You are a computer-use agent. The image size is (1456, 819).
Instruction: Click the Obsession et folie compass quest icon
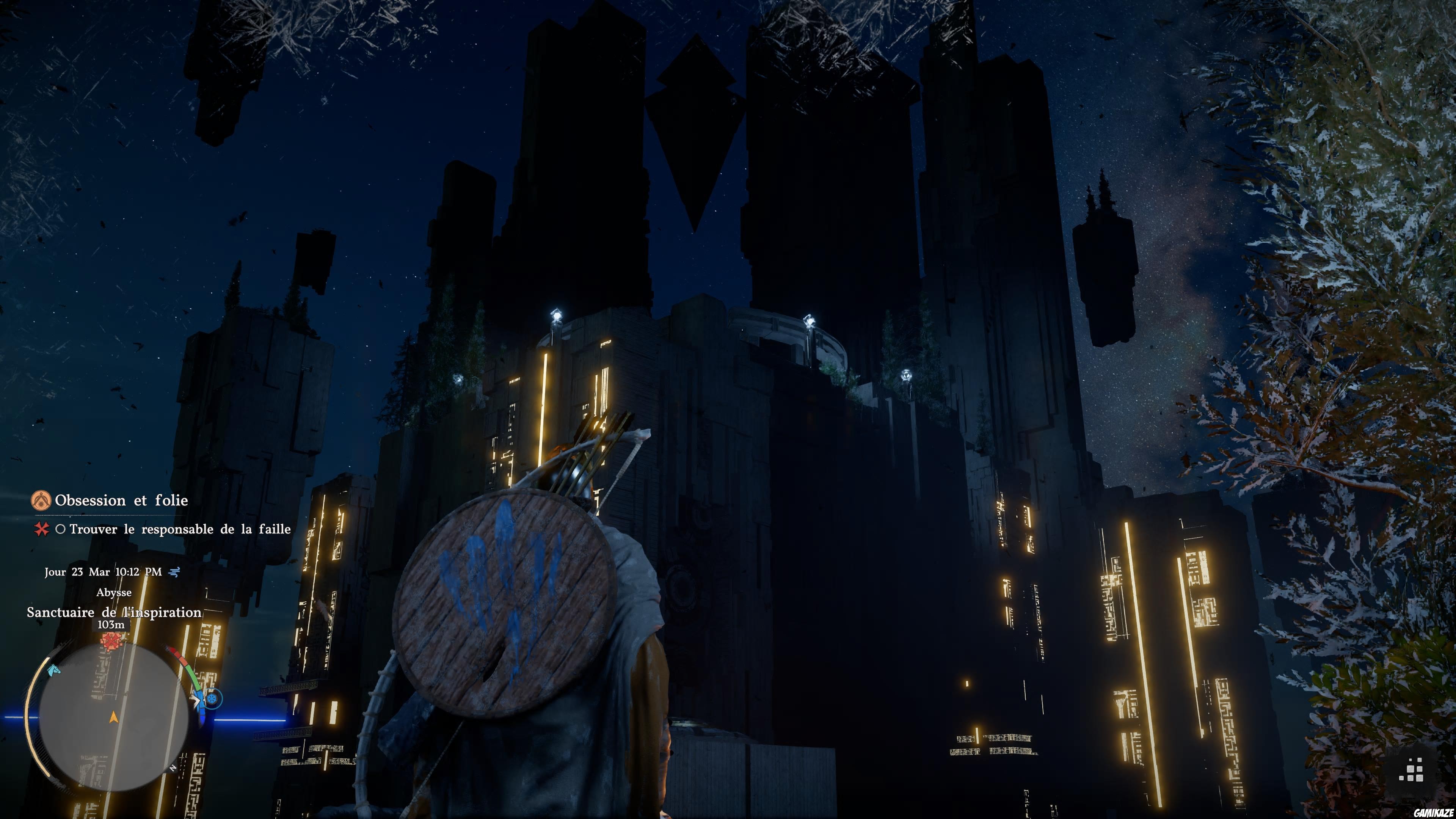[41, 500]
